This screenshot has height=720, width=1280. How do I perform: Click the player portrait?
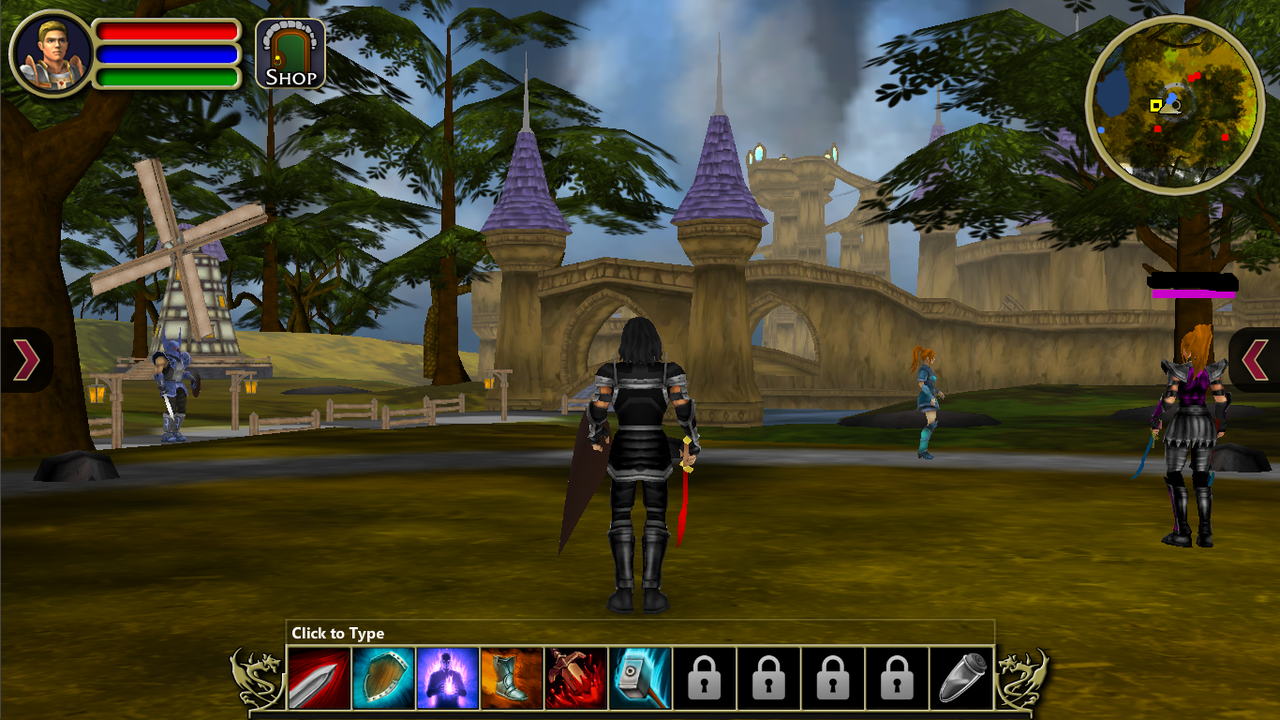[51, 53]
